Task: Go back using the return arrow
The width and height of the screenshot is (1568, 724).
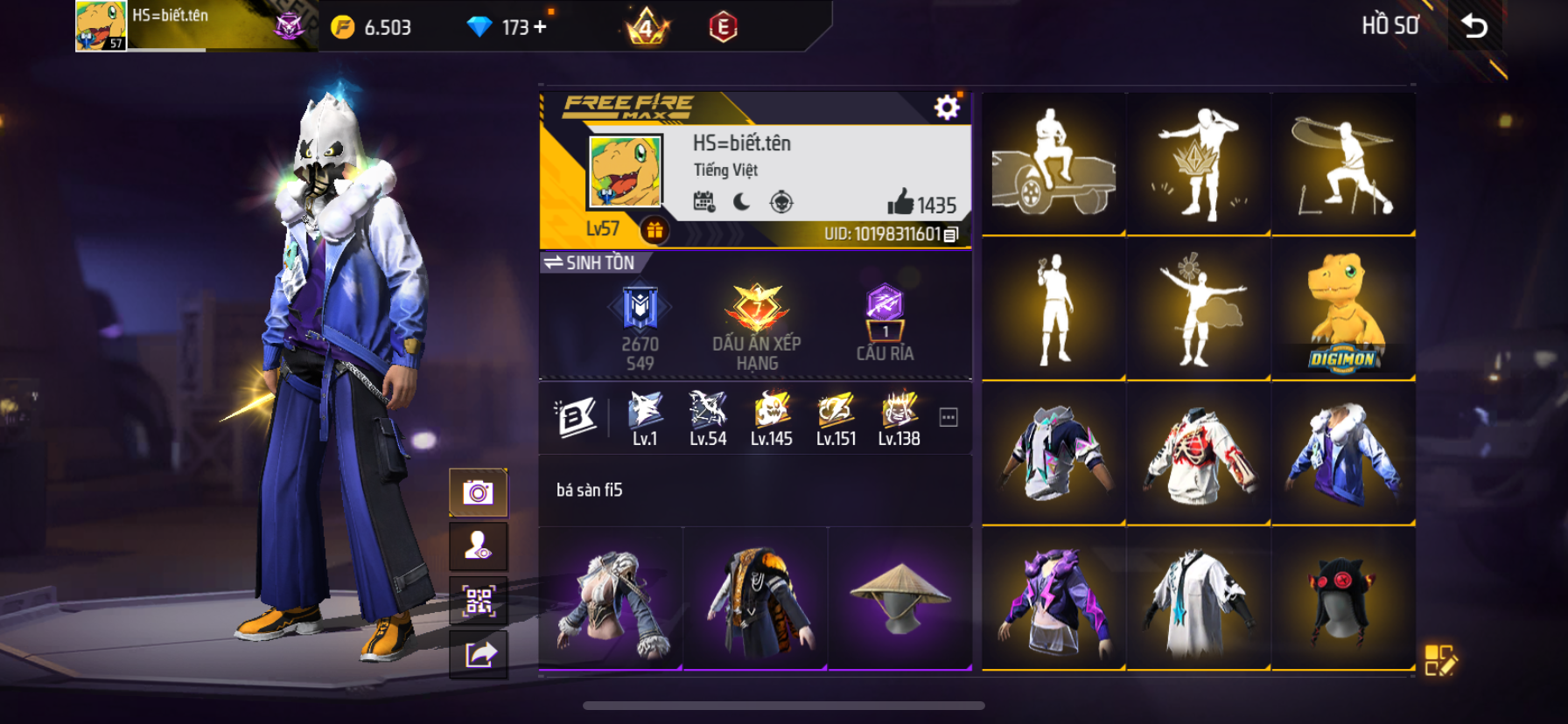Action: pos(1475,26)
